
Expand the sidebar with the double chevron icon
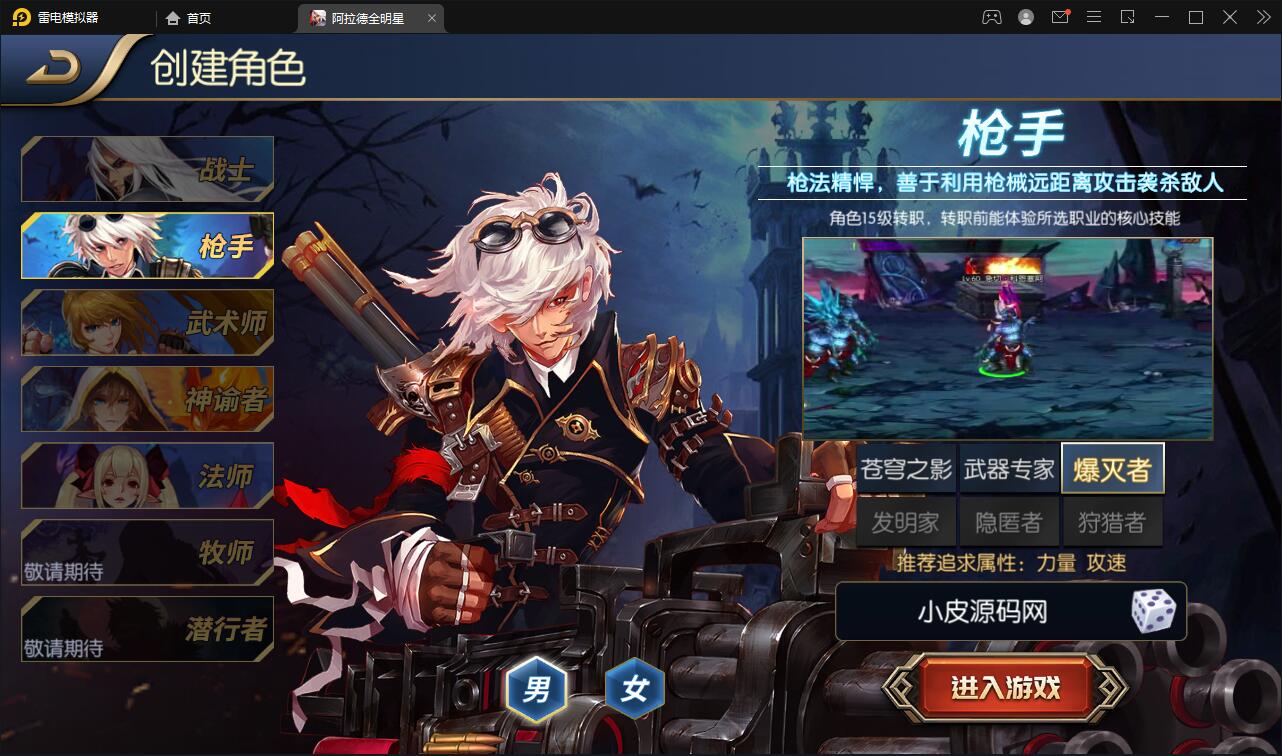click(1262, 17)
